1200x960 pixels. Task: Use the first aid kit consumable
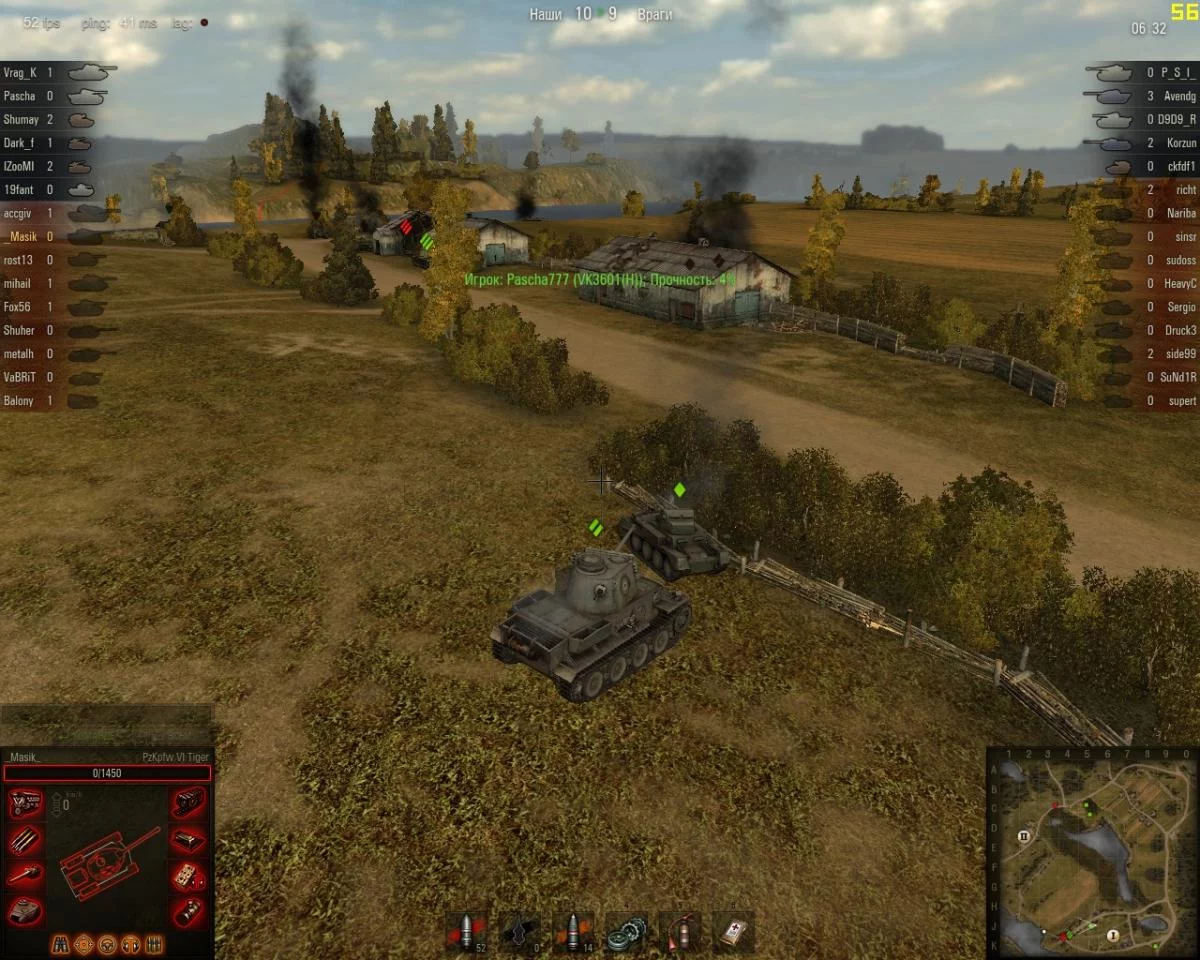pos(733,931)
